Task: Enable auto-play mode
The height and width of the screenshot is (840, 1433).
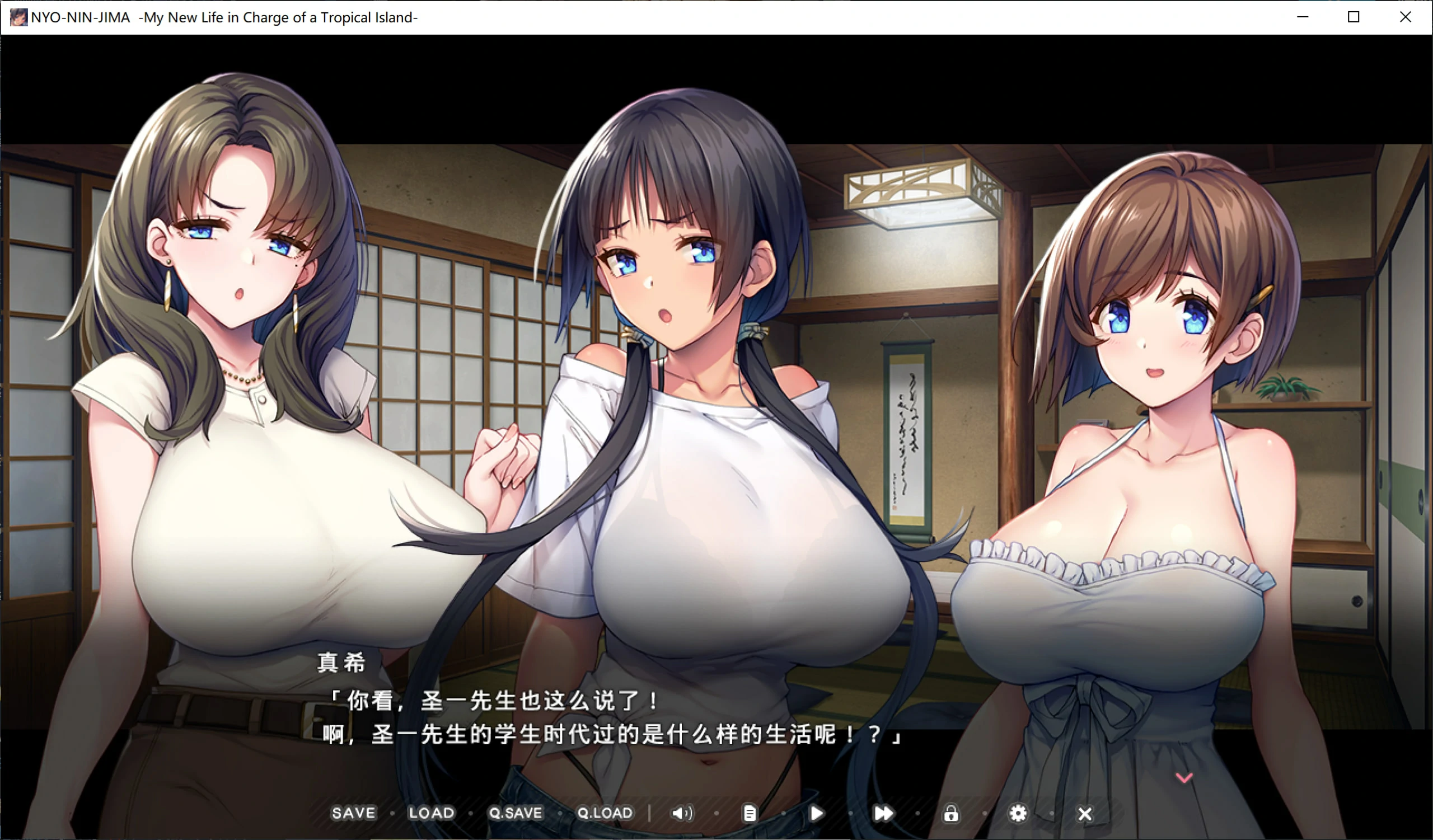Action: 817,814
